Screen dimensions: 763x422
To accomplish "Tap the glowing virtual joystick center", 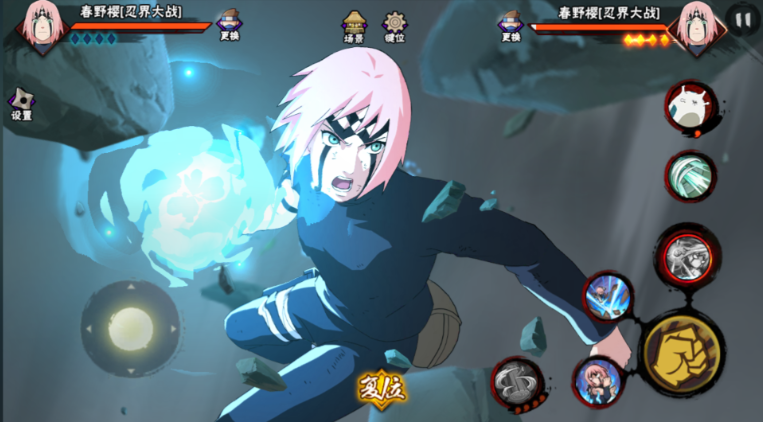I will click(130, 328).
